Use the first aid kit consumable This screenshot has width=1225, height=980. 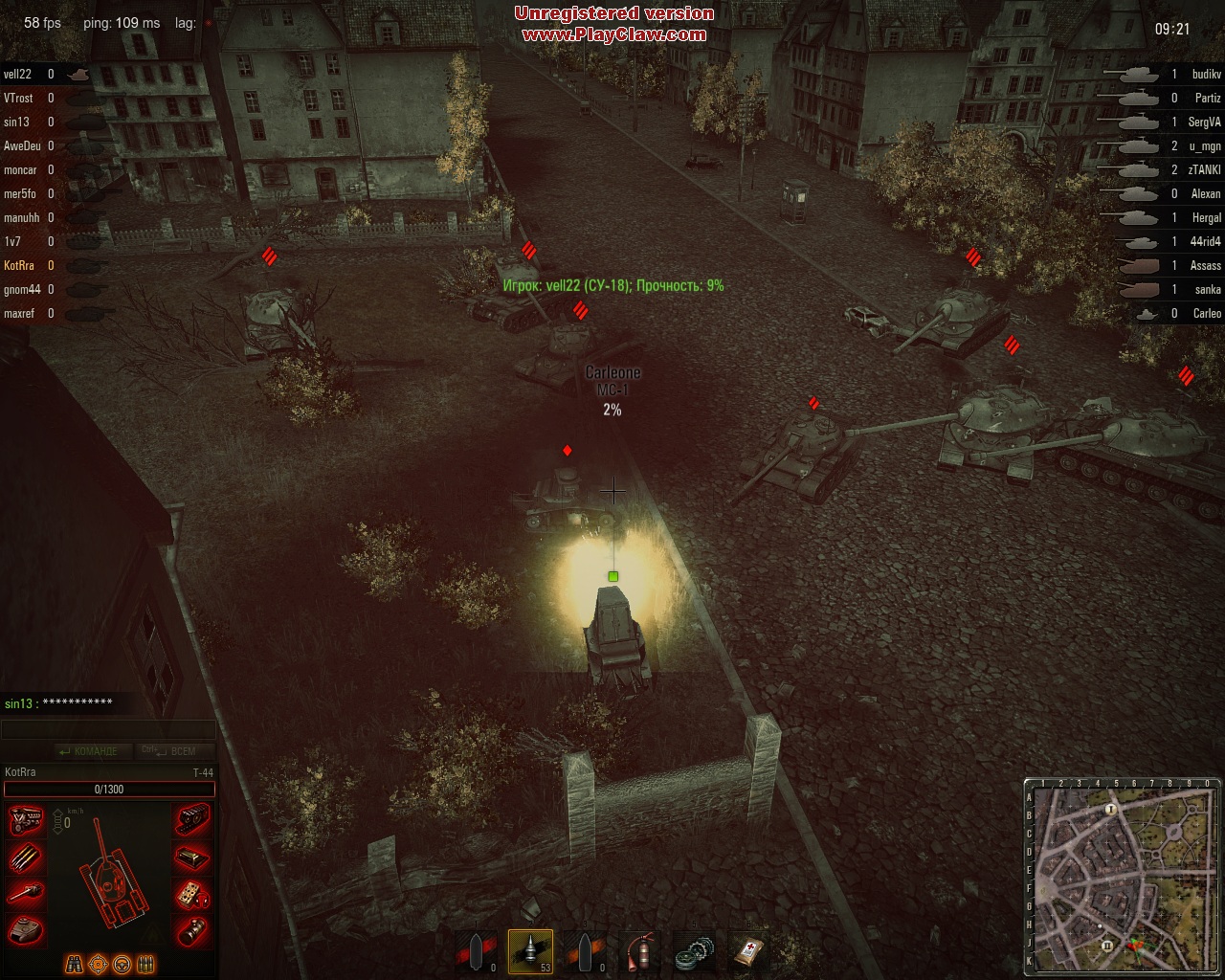tap(748, 951)
